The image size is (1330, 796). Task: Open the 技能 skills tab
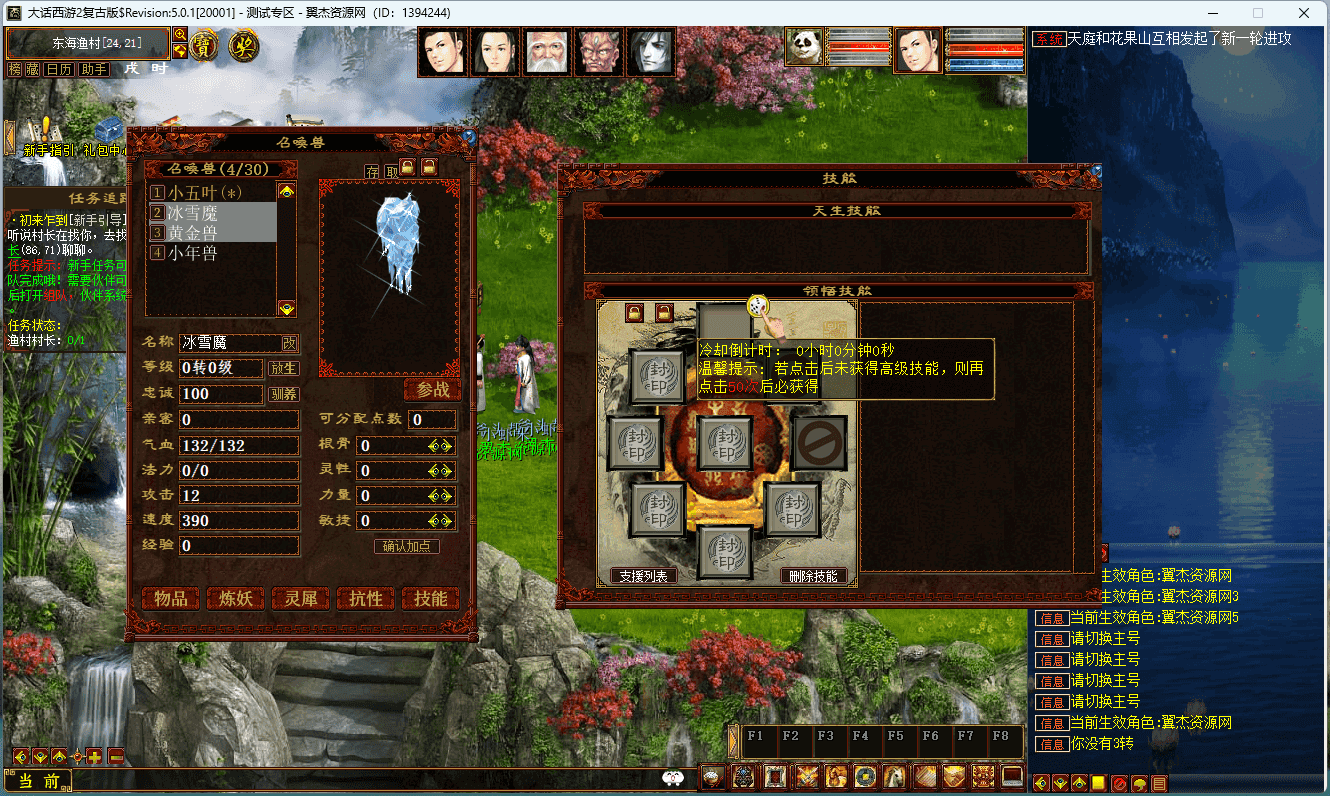431,598
